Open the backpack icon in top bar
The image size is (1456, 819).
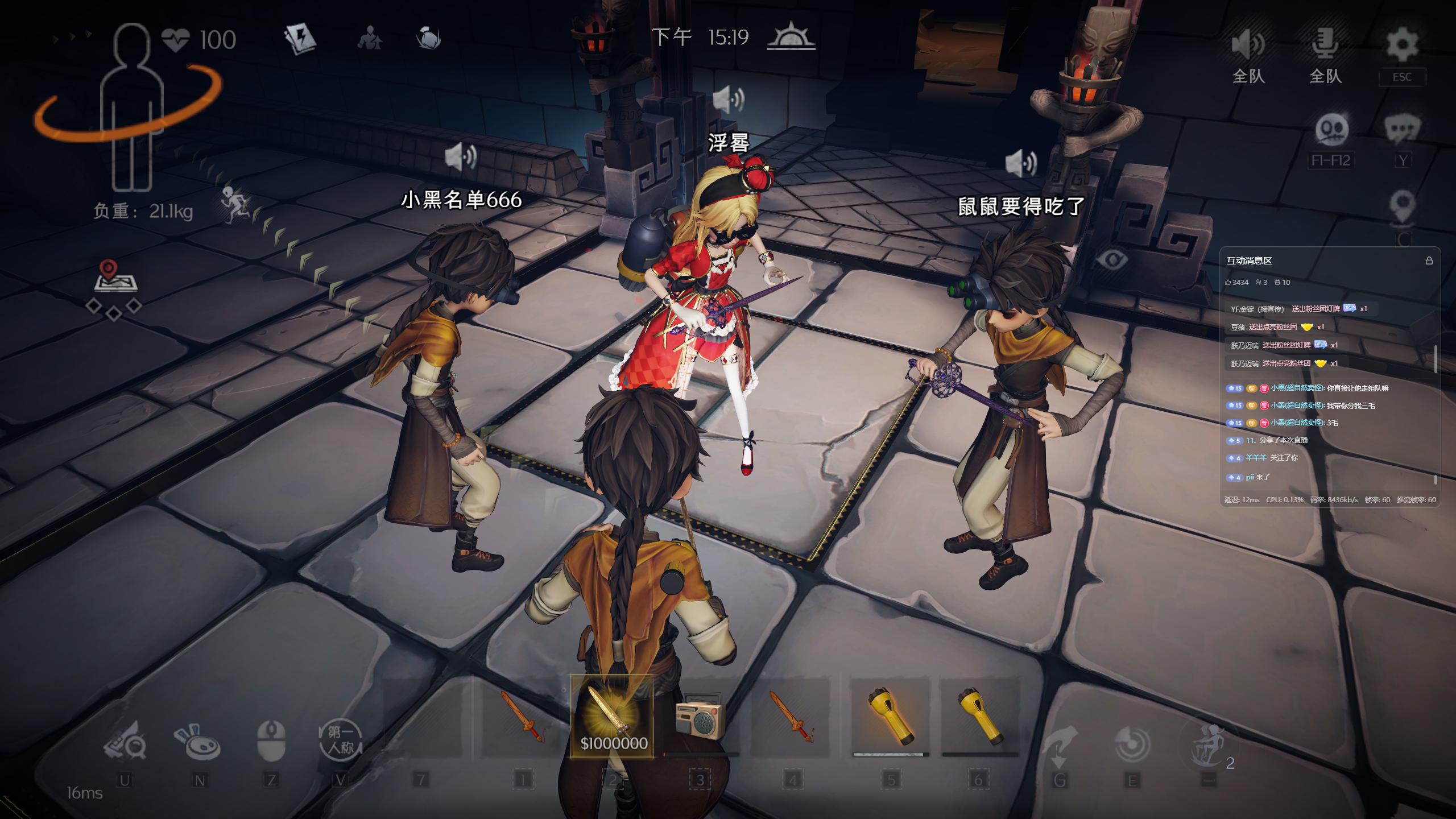tap(428, 39)
